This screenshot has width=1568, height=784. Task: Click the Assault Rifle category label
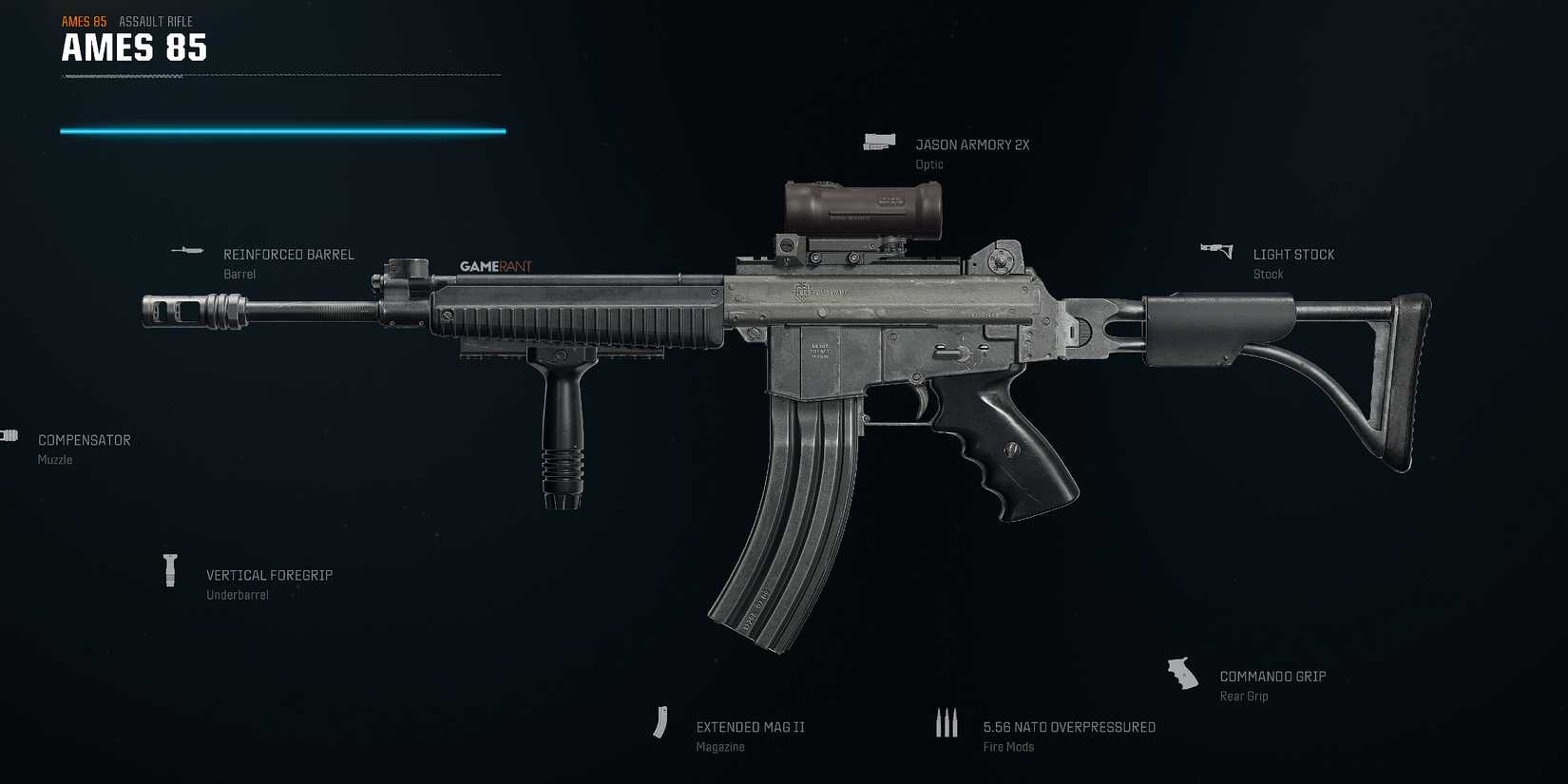156,20
